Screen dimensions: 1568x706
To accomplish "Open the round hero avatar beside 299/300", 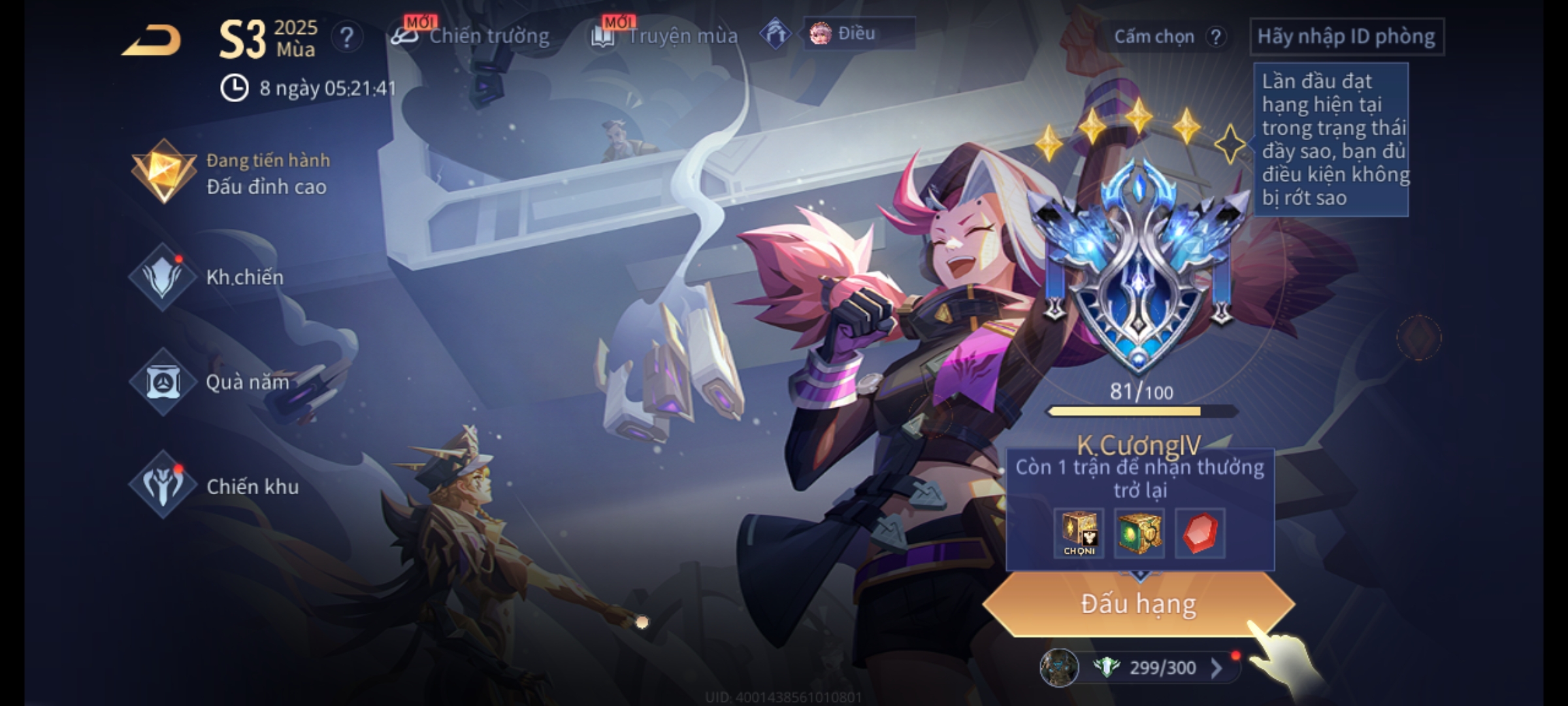I will (1059, 667).
